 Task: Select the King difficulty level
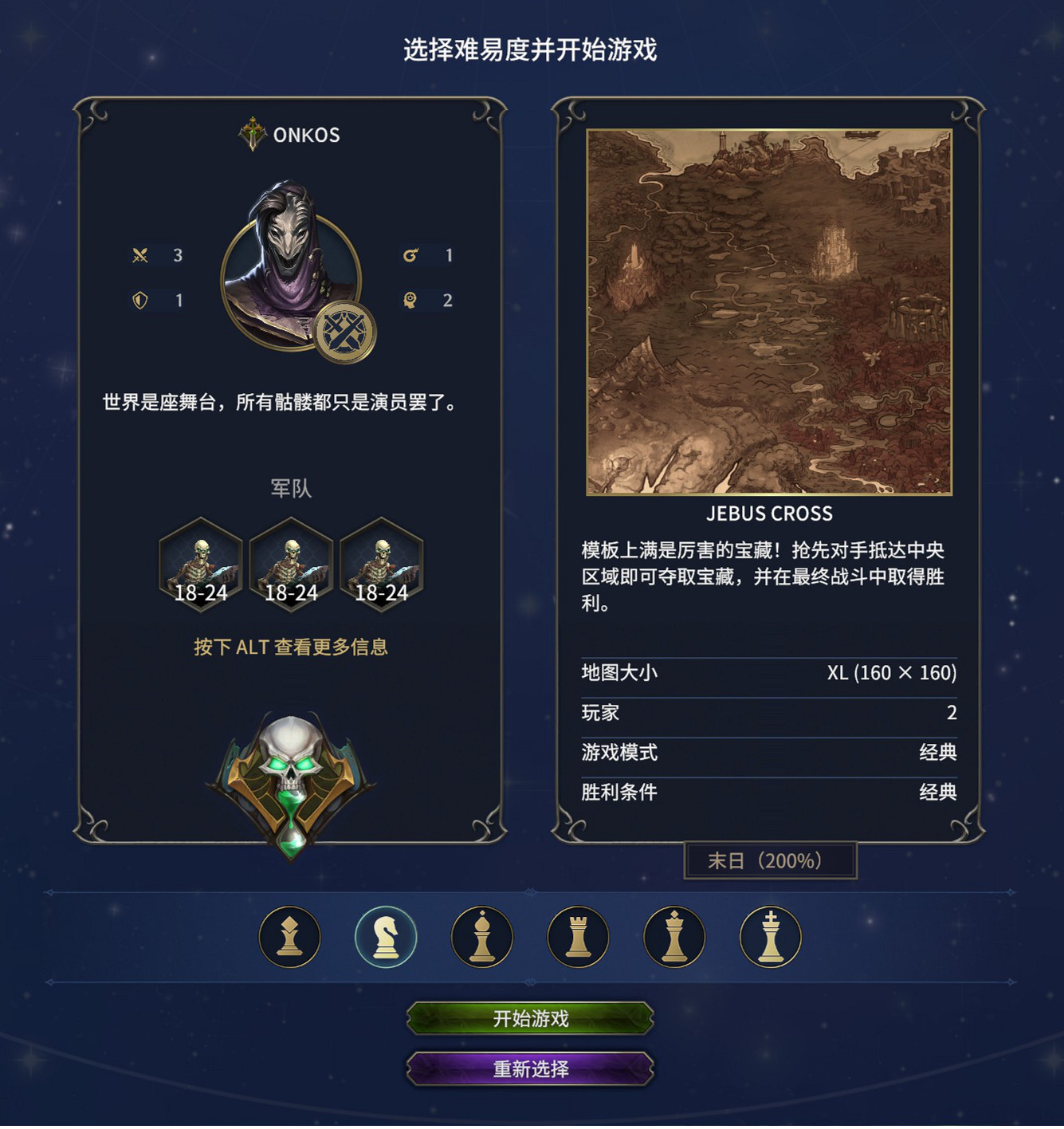tap(768, 936)
